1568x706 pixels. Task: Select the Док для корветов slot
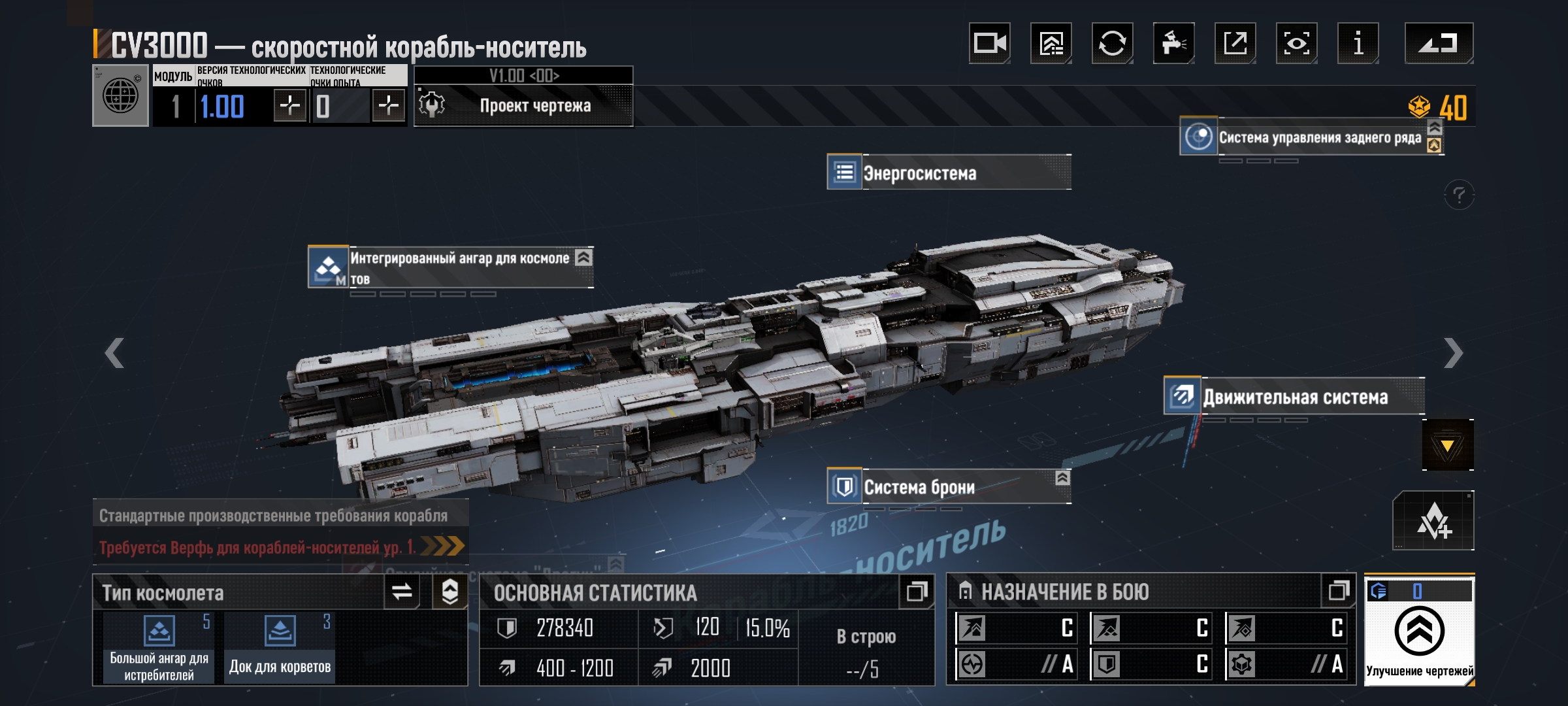(x=280, y=647)
